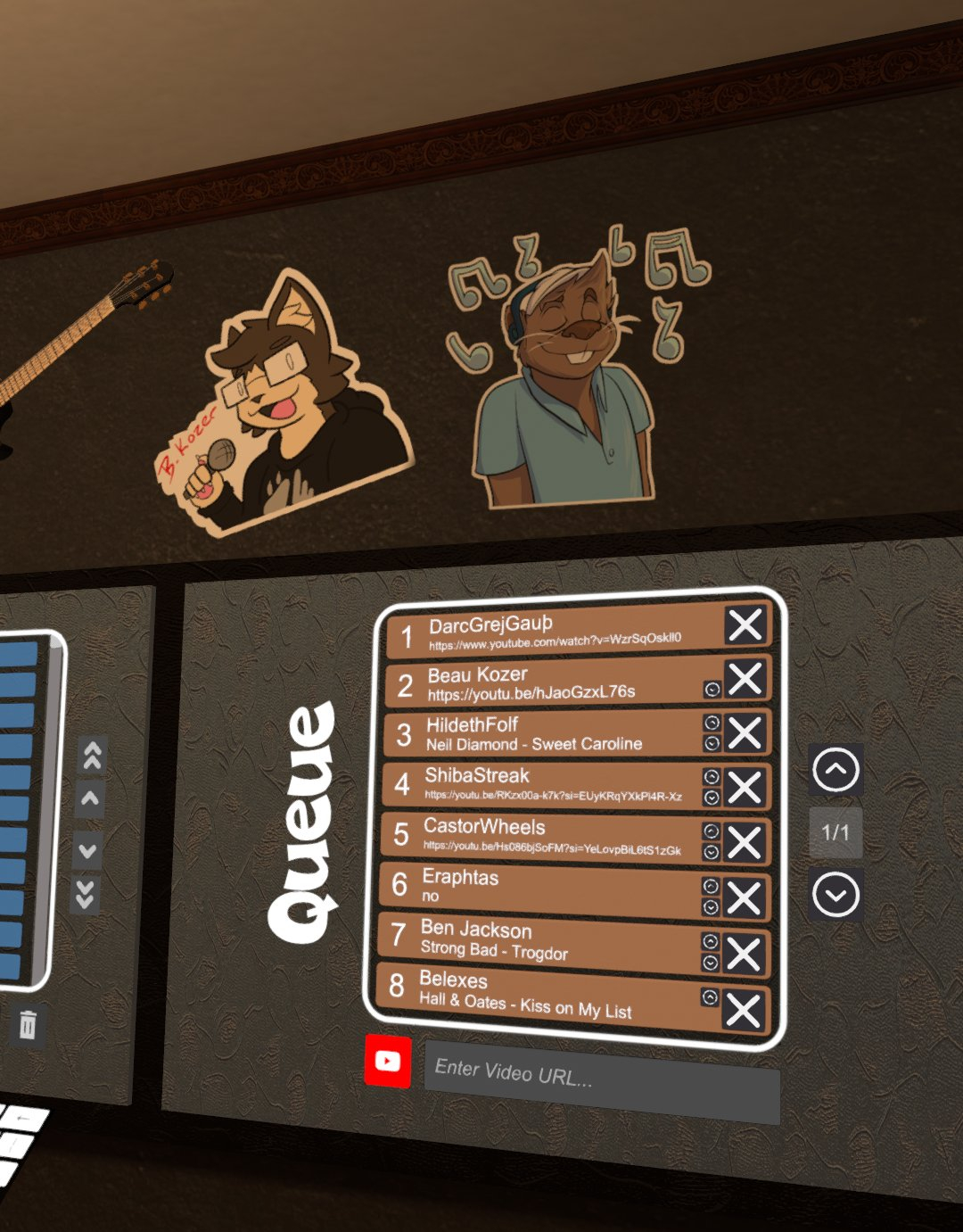Click the double down chevron button
Screen dimensions: 963x1232
86,893
